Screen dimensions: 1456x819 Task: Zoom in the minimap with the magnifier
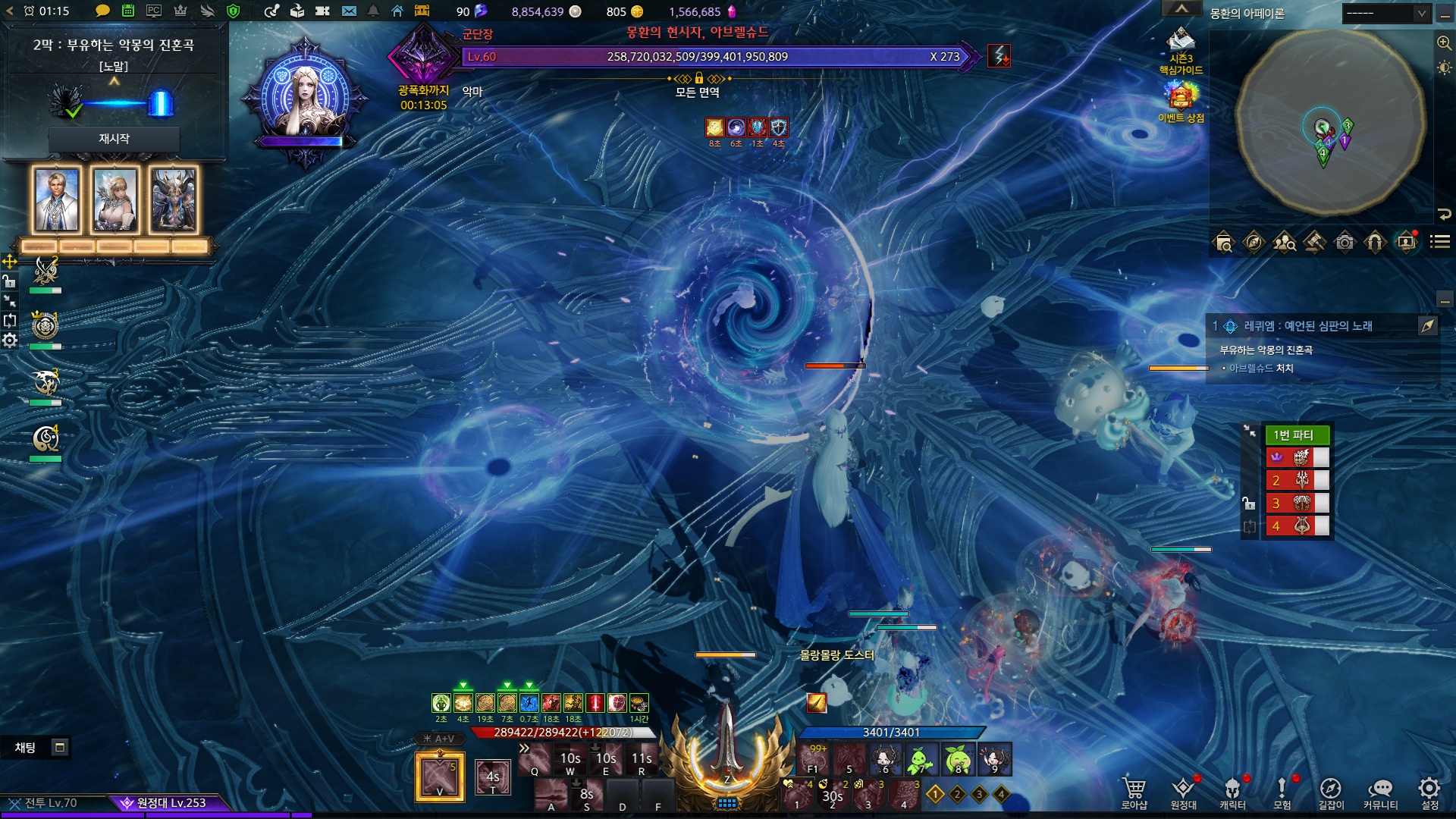[x=1444, y=43]
